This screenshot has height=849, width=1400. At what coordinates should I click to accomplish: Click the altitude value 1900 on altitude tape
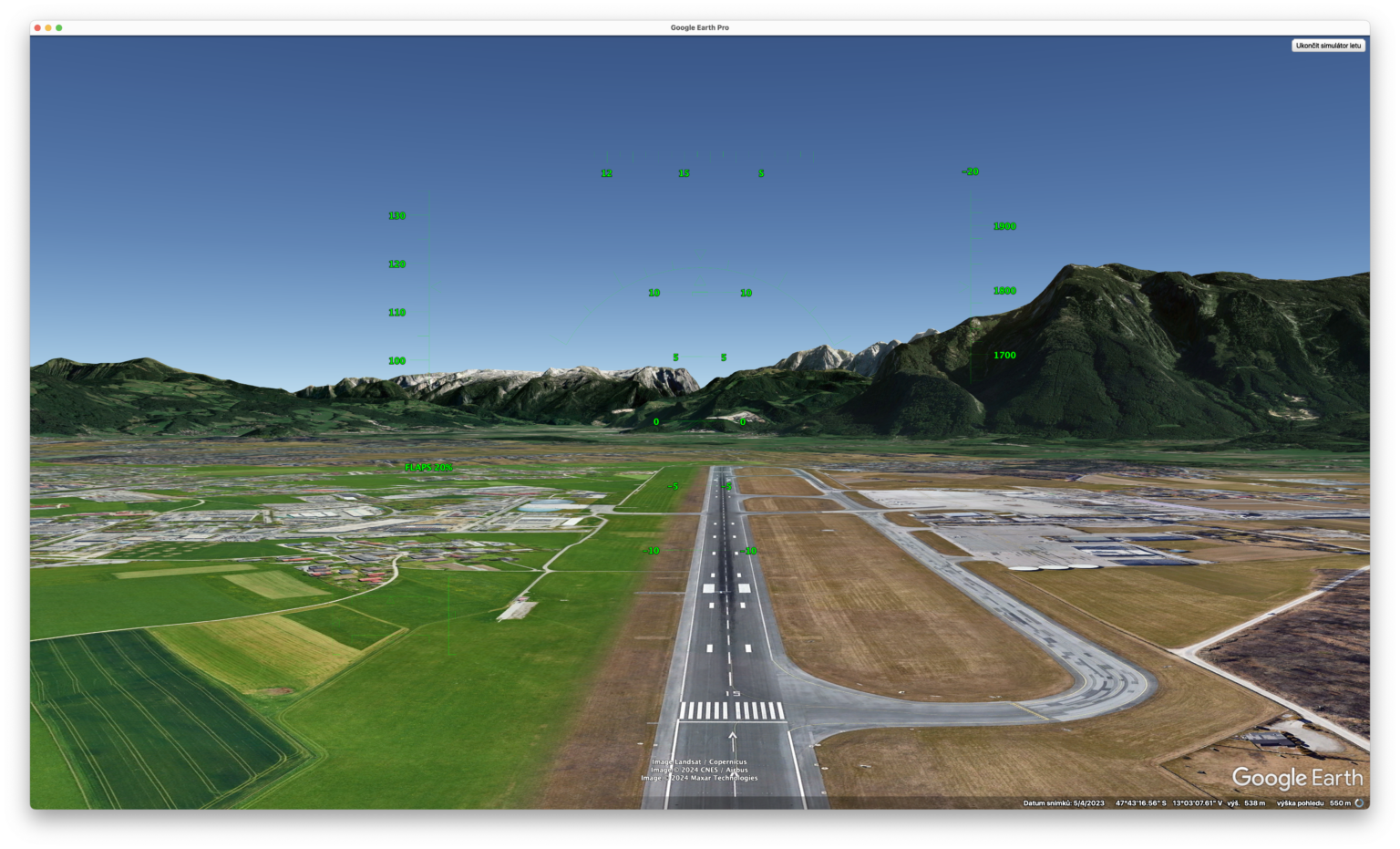click(1004, 225)
